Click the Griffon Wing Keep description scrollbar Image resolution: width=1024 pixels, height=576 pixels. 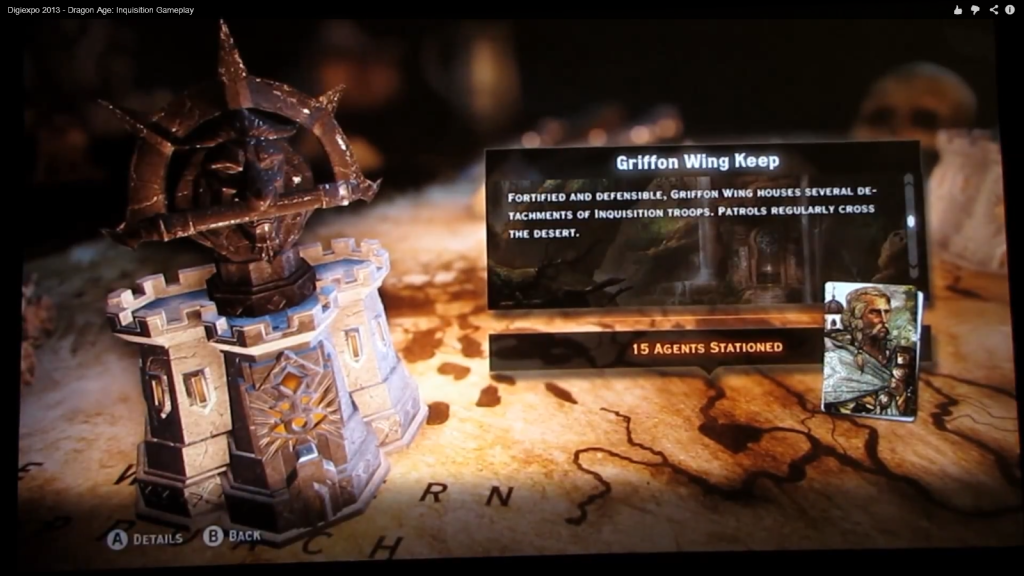[910, 222]
